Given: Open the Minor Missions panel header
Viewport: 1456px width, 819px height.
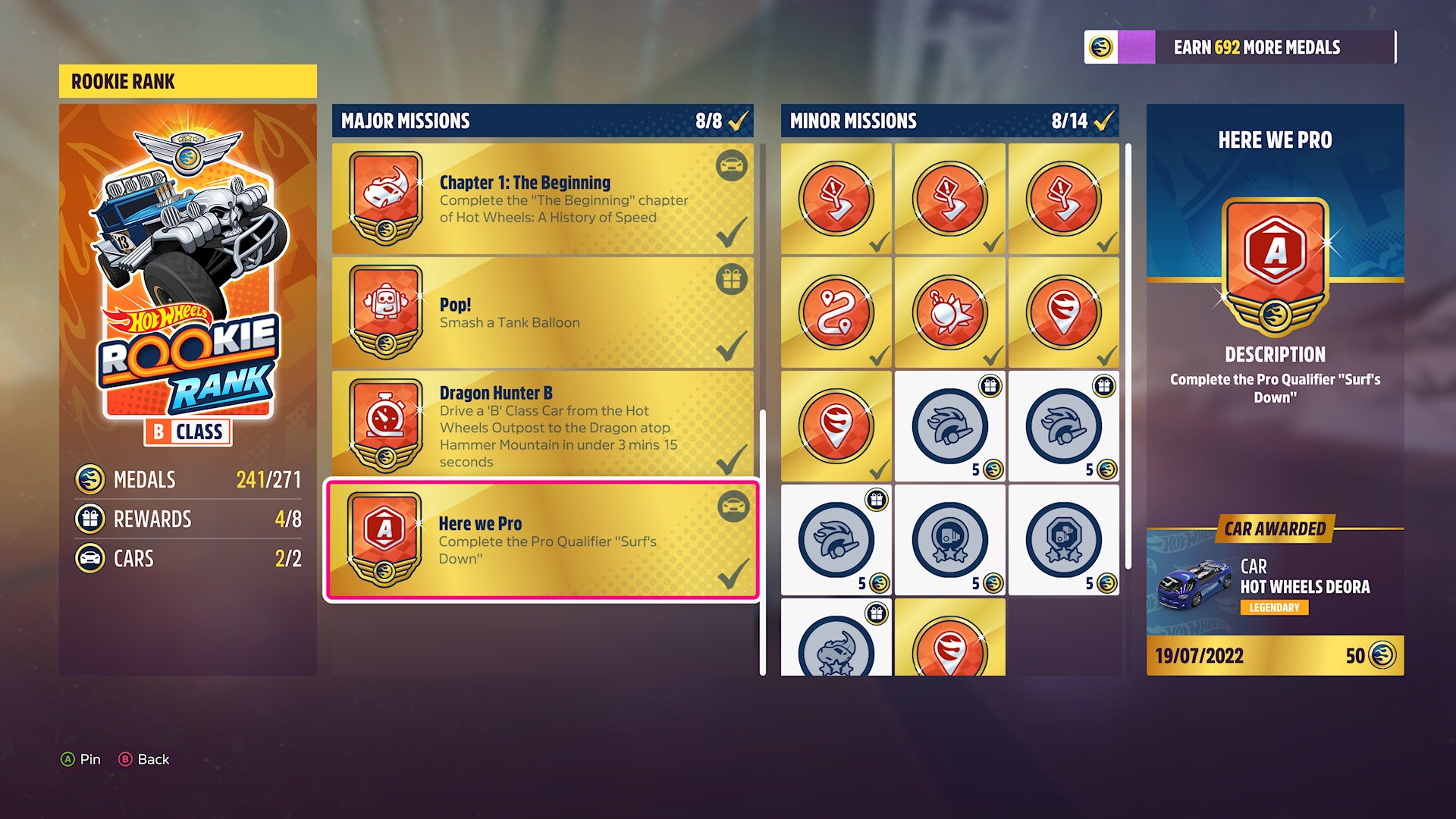Looking at the screenshot, I should [853, 120].
